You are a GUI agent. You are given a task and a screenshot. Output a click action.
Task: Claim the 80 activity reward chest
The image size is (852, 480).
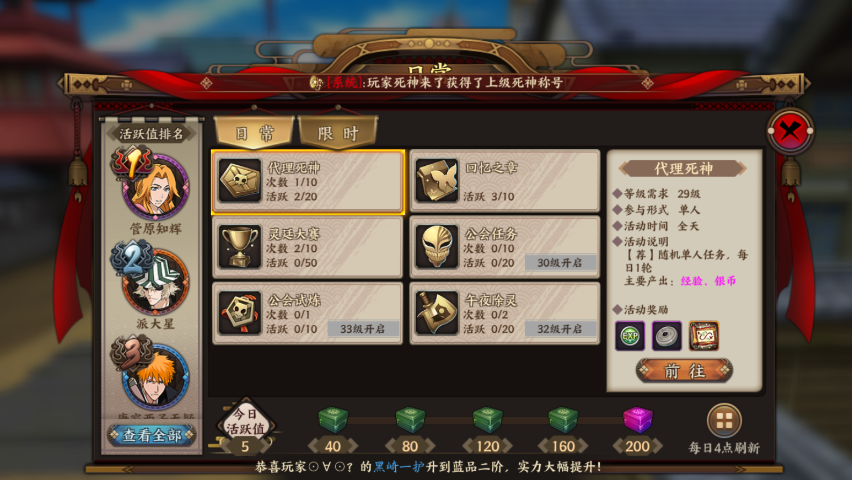point(410,421)
